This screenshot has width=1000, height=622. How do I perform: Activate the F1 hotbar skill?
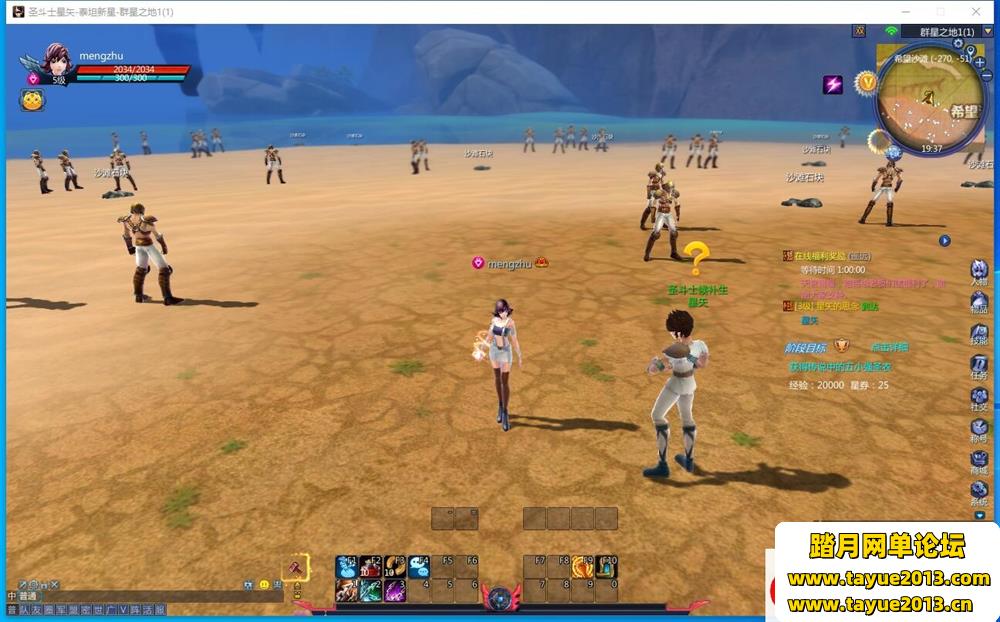[x=346, y=567]
